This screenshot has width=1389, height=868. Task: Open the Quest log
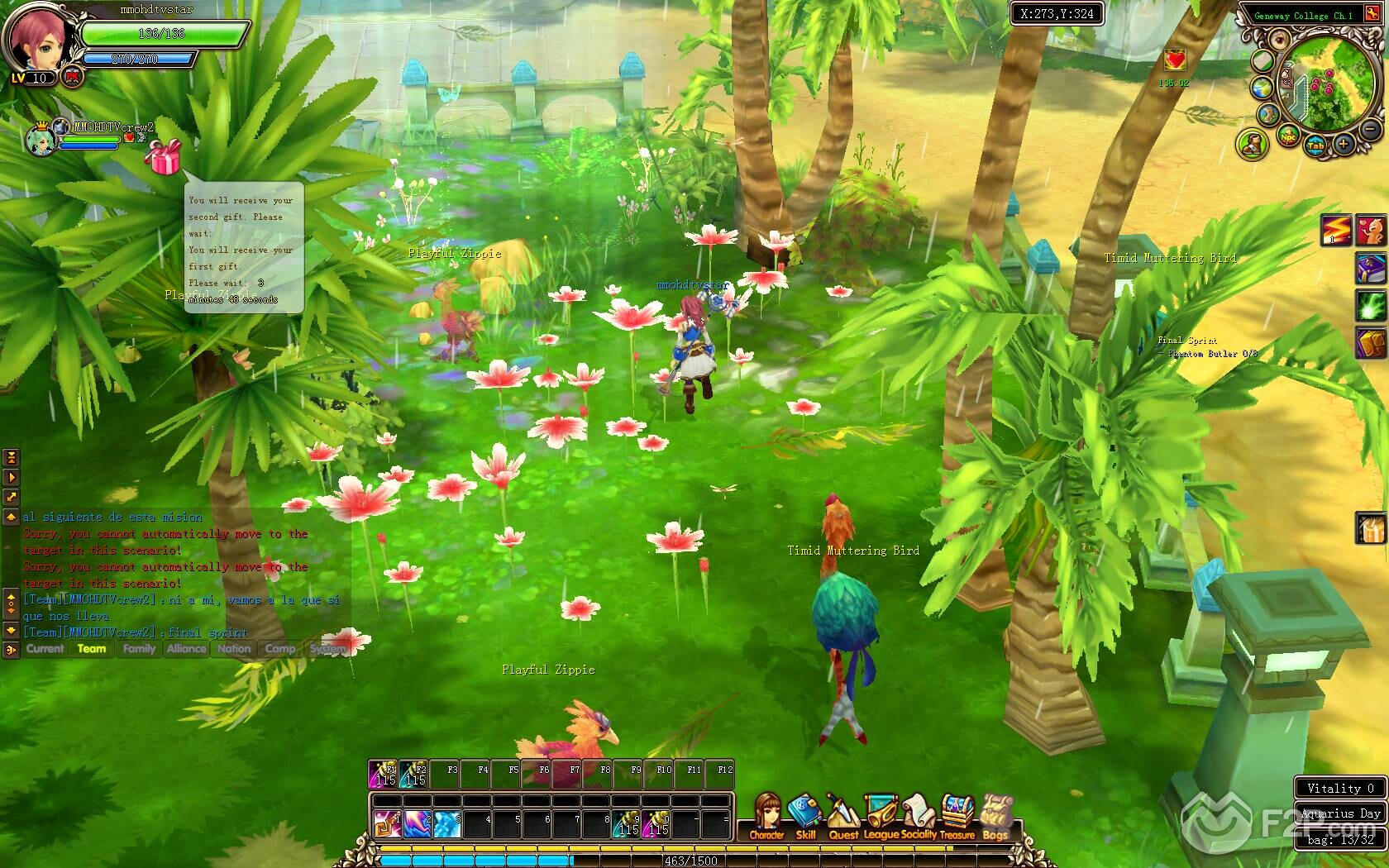(x=842, y=814)
